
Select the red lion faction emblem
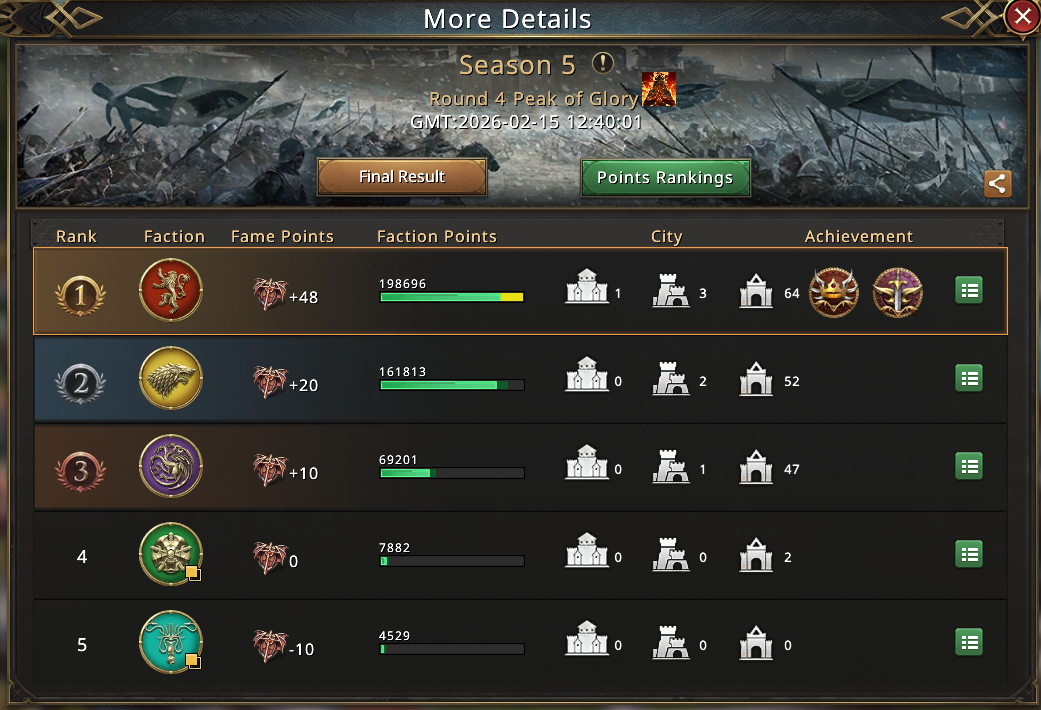pyautogui.click(x=171, y=290)
